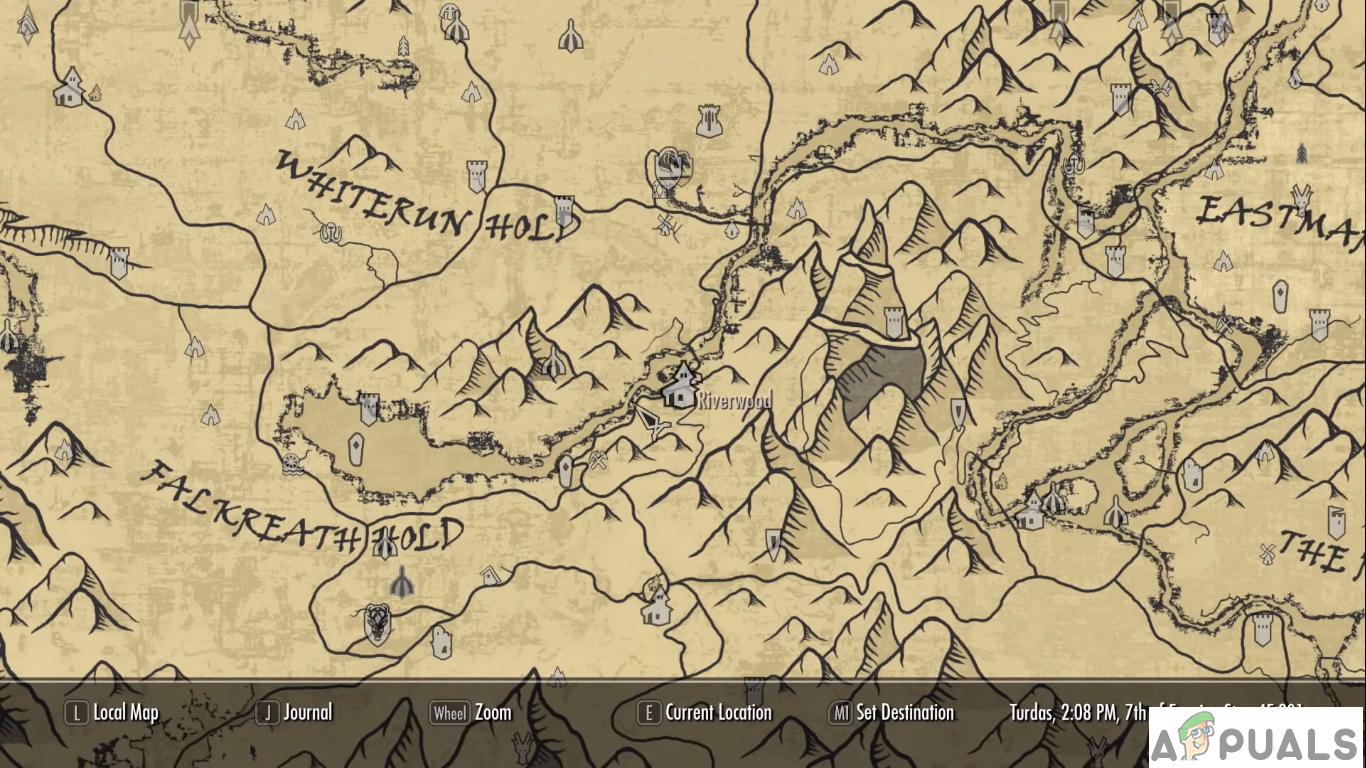Select the Falkreath stag-crest city marker
This screenshot has height=768, width=1366.
point(378,623)
